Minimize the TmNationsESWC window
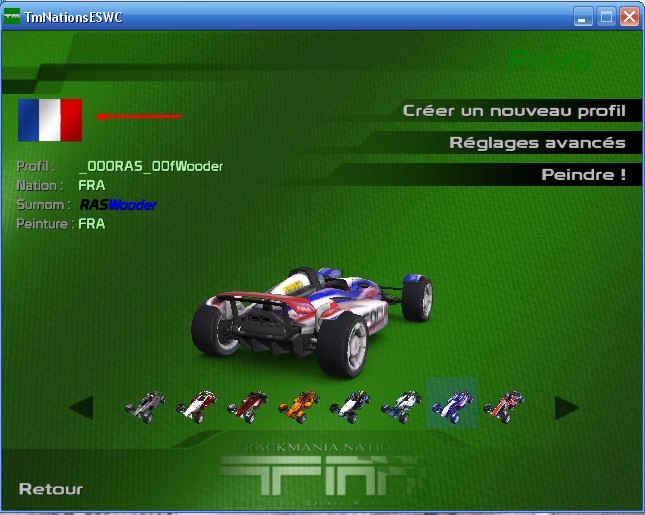 pyautogui.click(x=583, y=17)
